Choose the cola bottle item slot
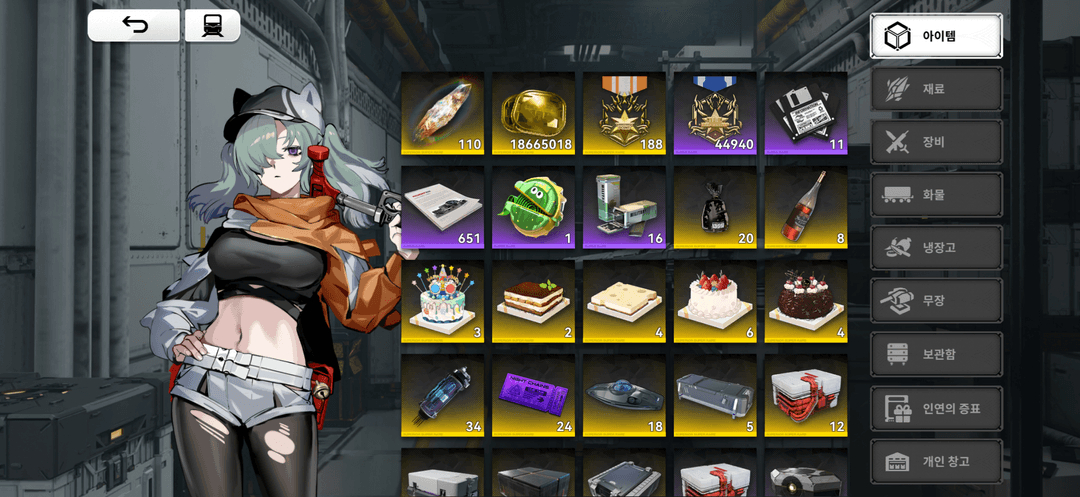 coord(805,208)
